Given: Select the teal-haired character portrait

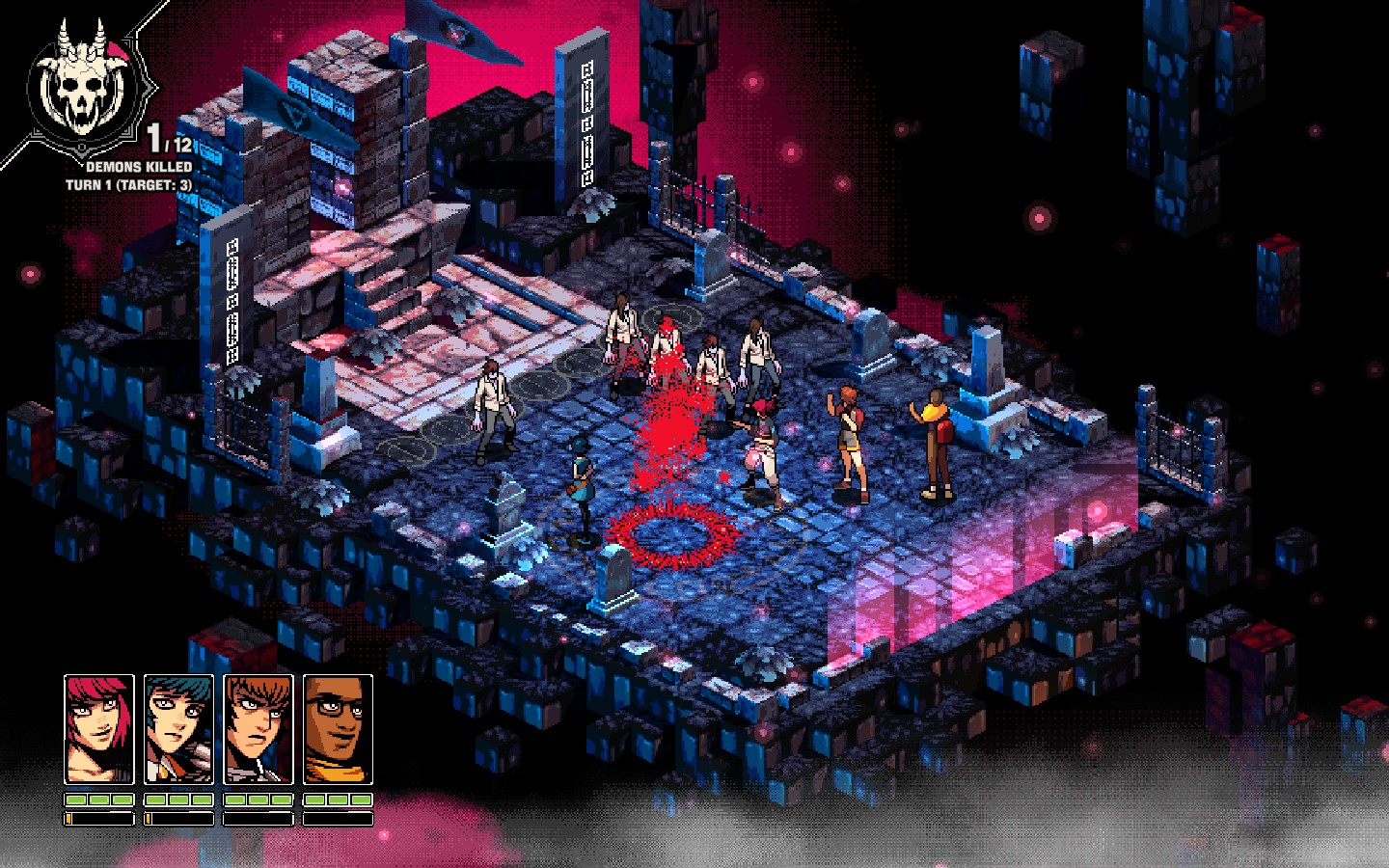Looking at the screenshot, I should coord(179,729).
